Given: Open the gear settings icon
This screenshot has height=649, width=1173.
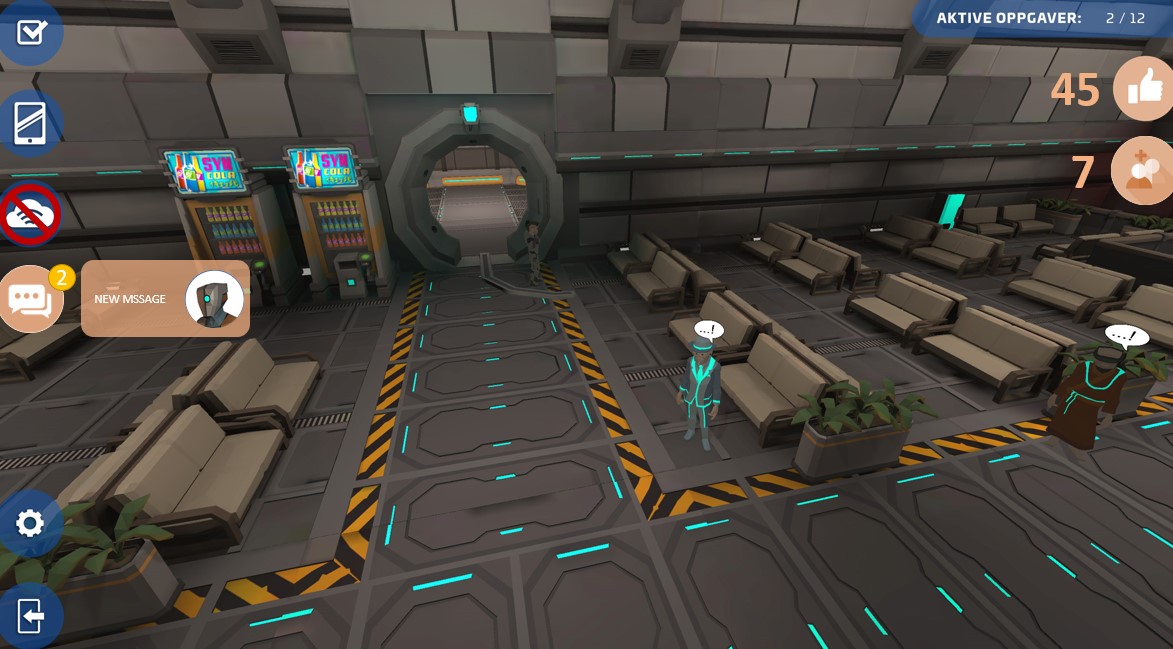Looking at the screenshot, I should (30, 523).
